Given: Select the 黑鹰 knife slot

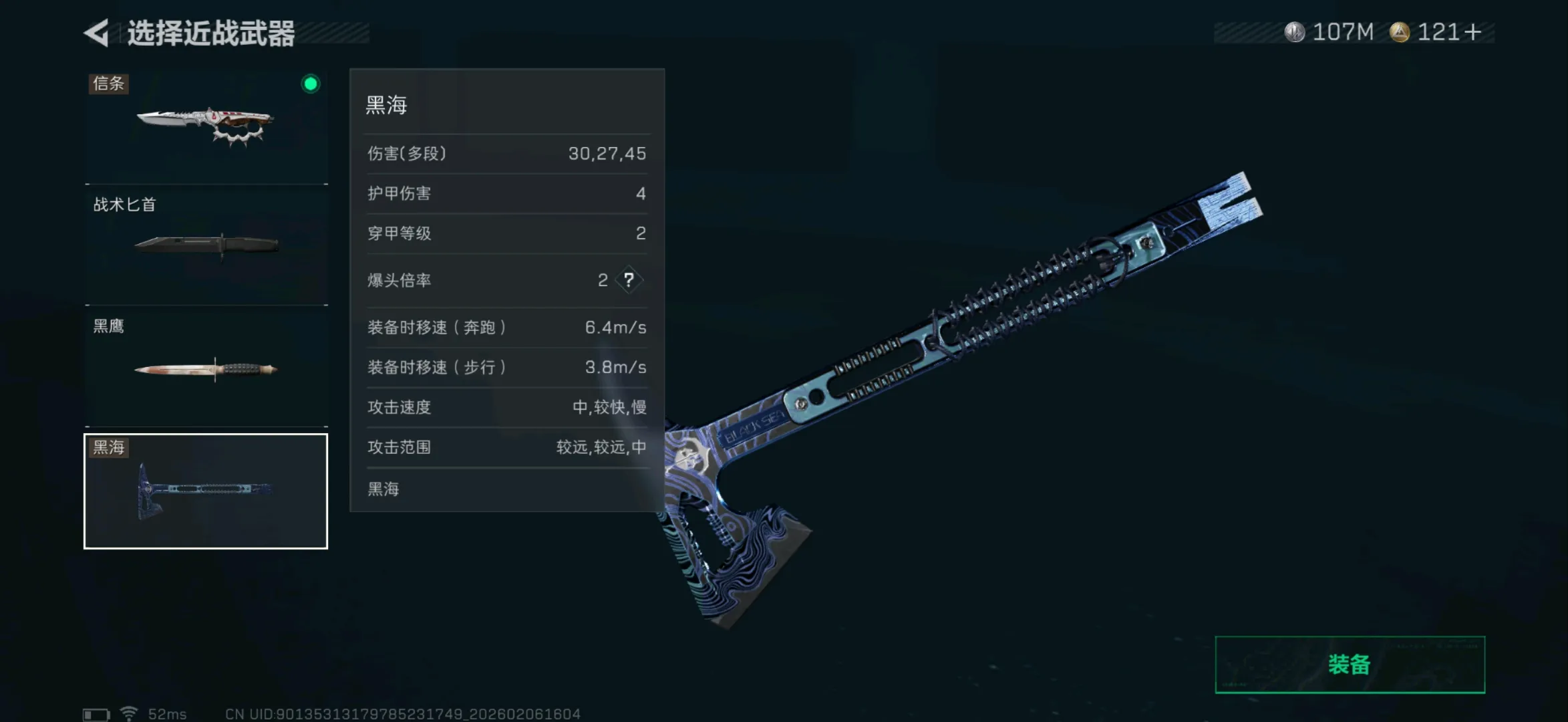Looking at the screenshot, I should click(x=206, y=366).
